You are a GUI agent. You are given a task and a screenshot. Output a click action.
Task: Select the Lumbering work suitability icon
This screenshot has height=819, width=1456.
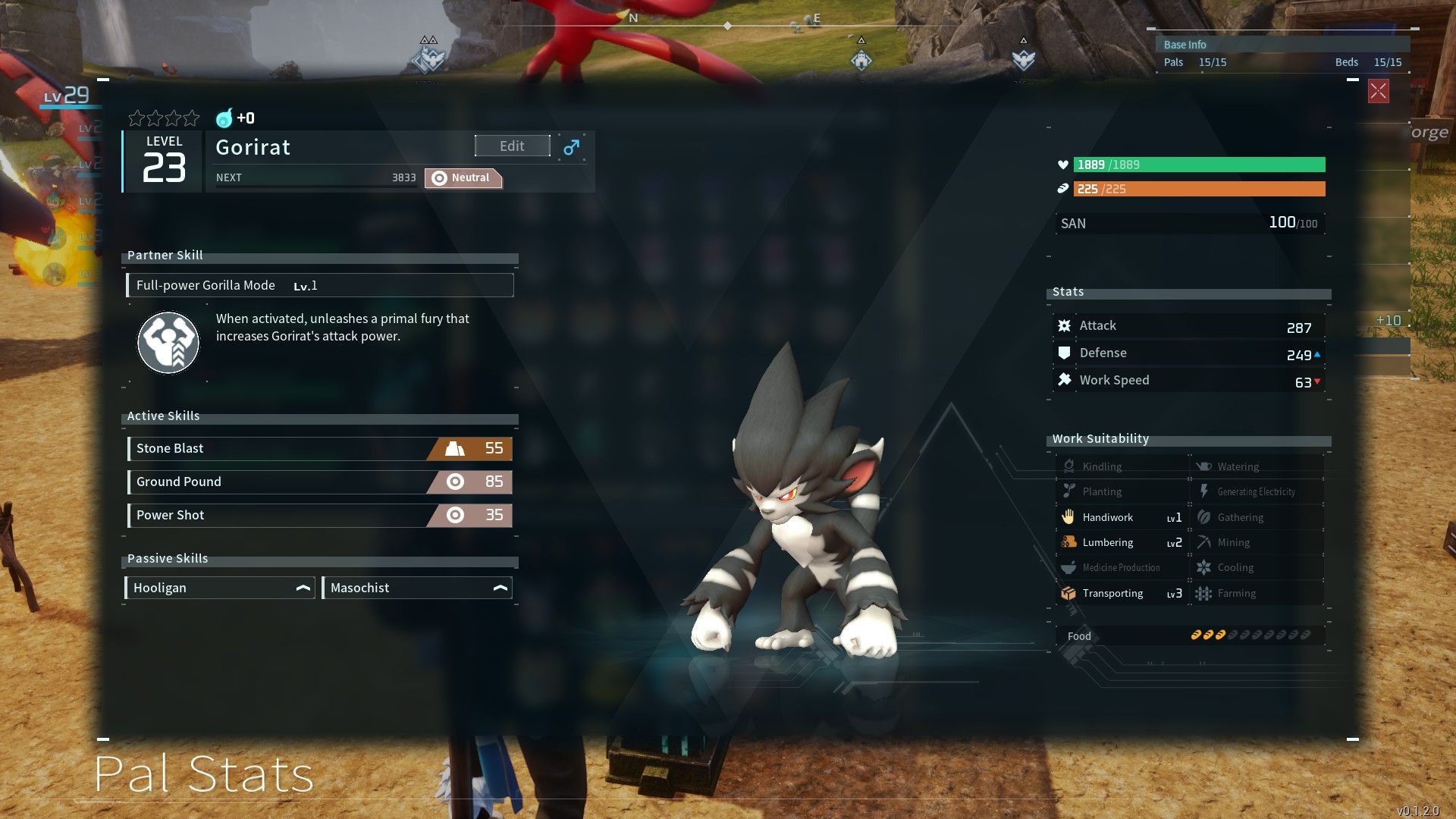pyautogui.click(x=1070, y=542)
